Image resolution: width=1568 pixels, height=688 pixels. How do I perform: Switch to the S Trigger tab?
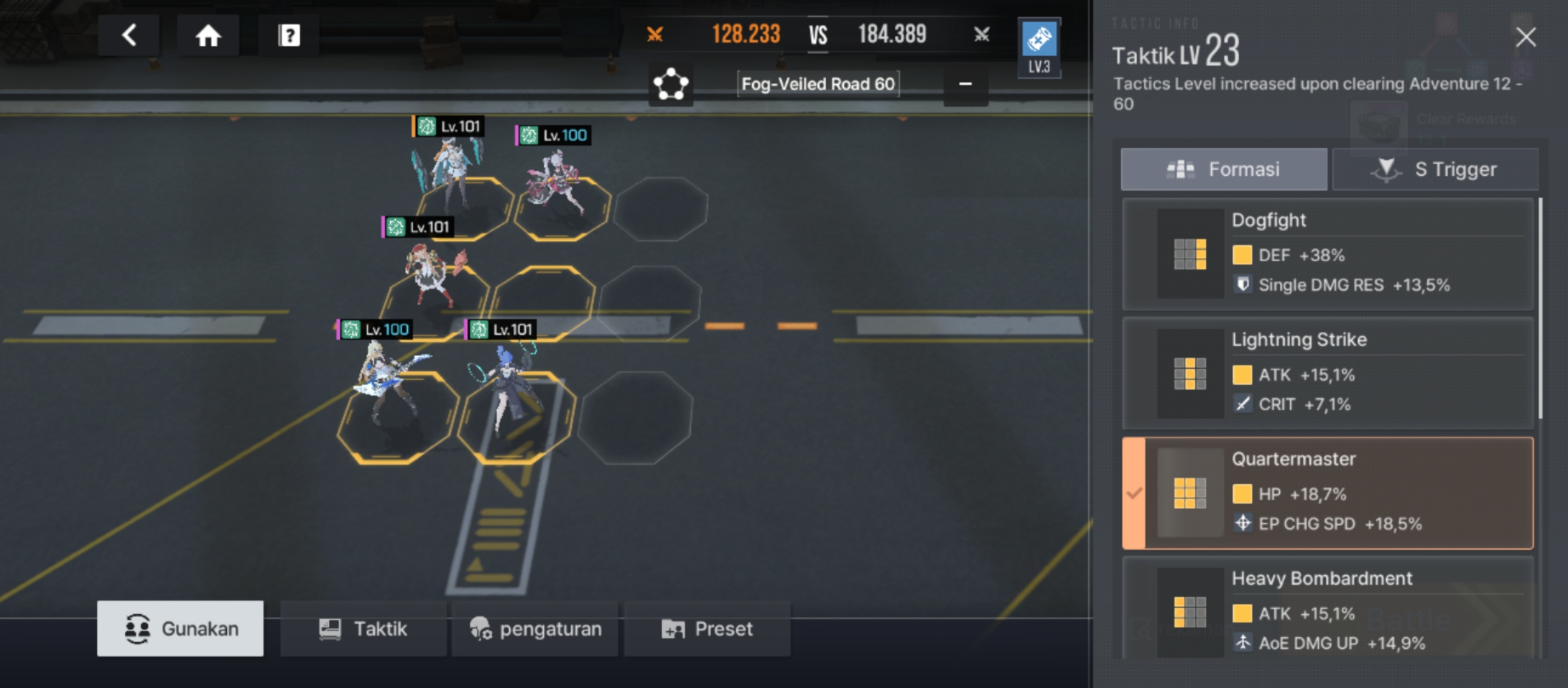(1435, 169)
